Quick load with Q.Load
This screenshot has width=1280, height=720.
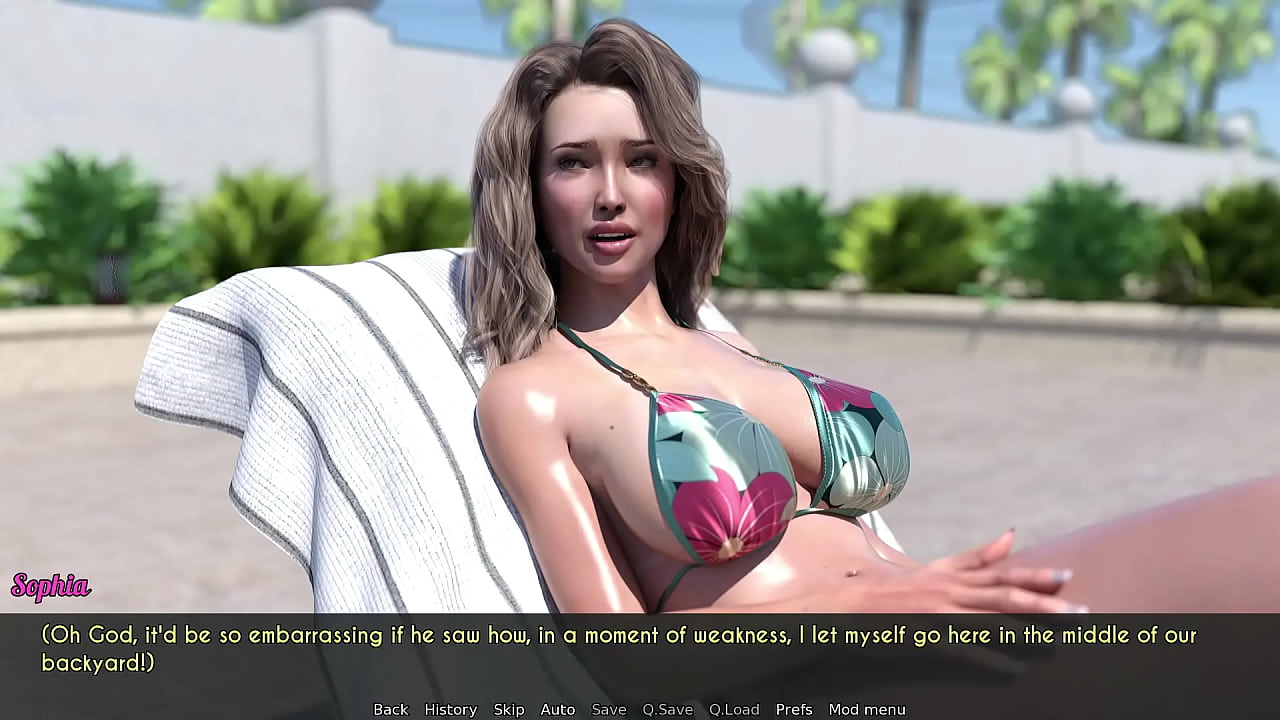734,709
